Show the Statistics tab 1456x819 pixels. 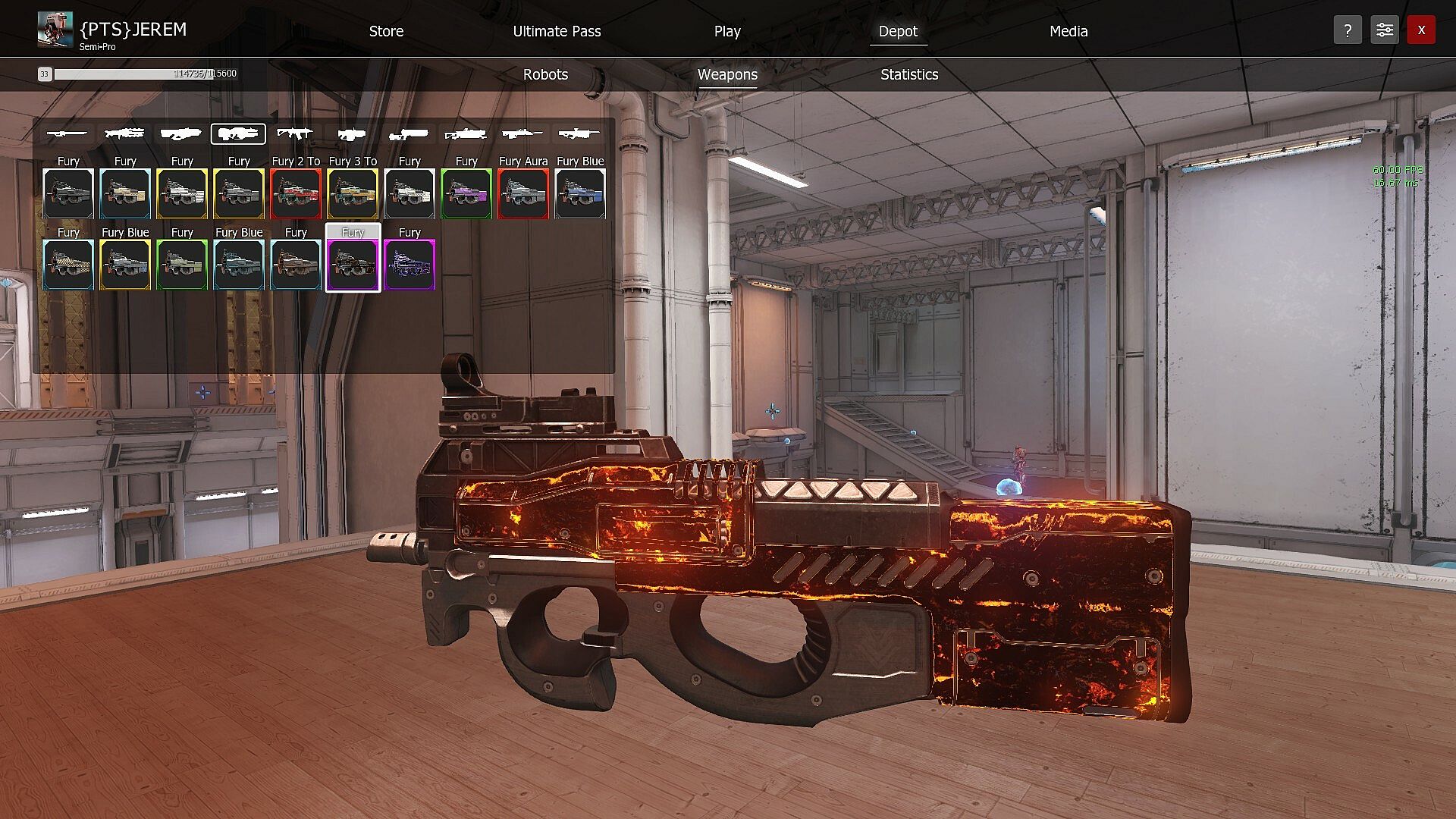point(908,74)
